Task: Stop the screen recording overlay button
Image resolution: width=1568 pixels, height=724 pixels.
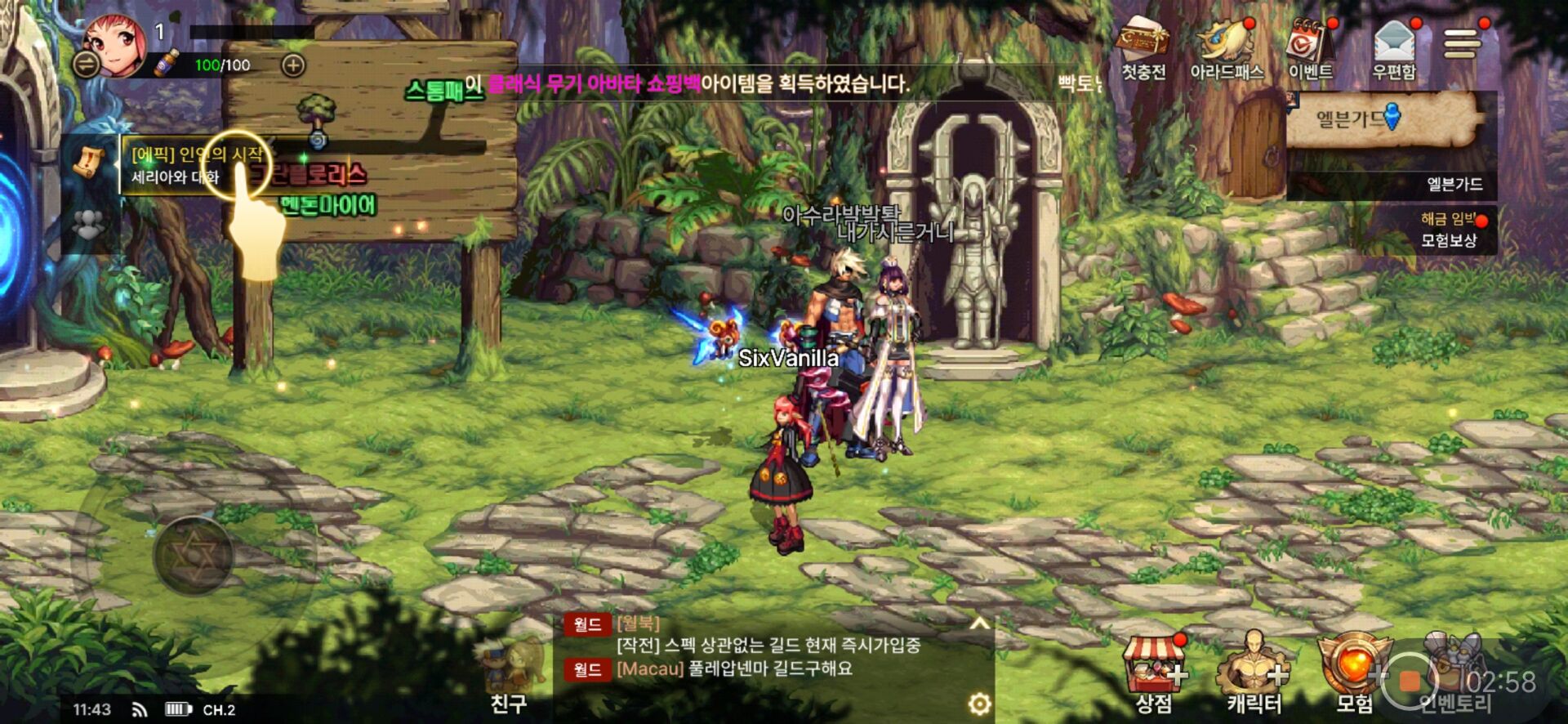Action: click(1410, 681)
